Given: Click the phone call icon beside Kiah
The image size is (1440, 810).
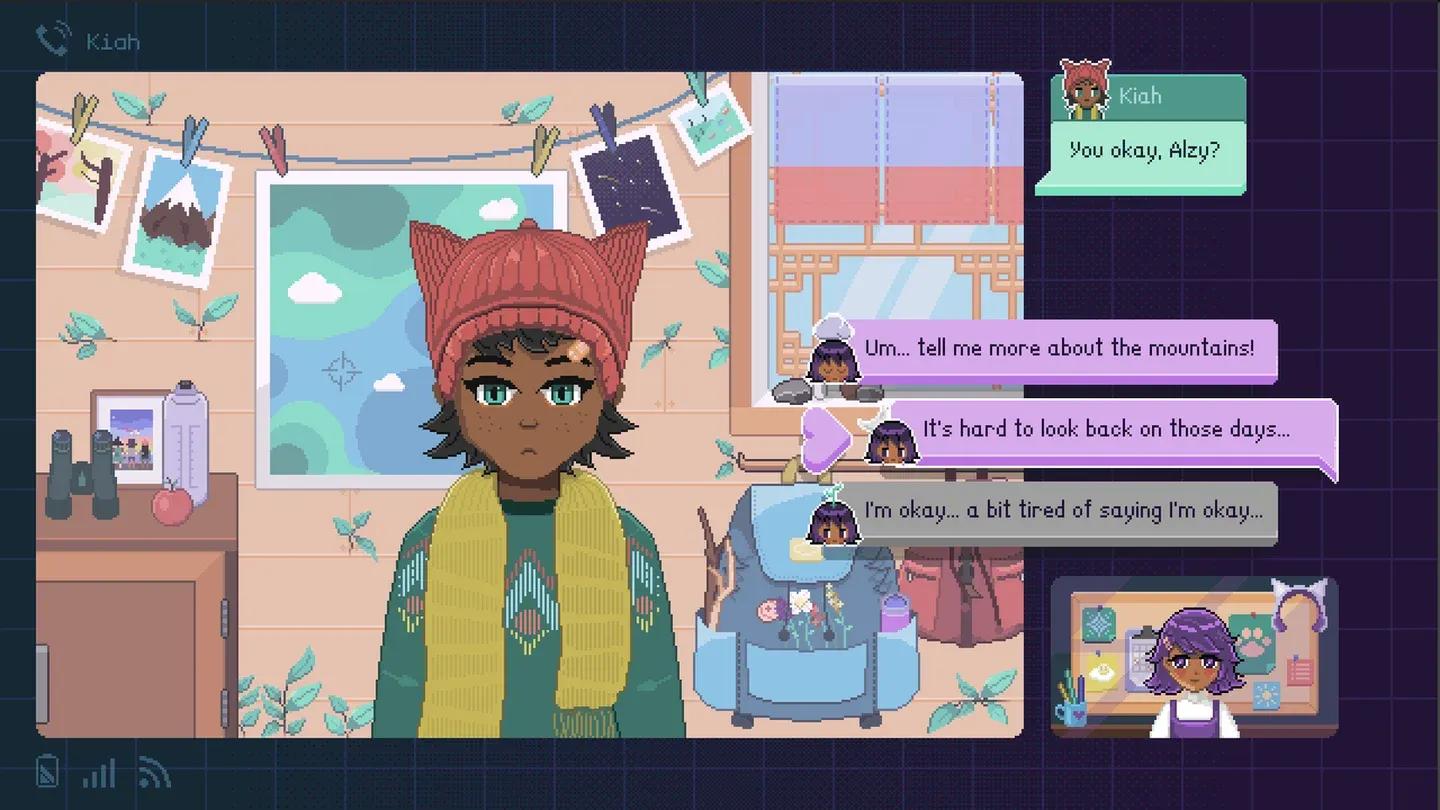Looking at the screenshot, I should [x=51, y=41].
